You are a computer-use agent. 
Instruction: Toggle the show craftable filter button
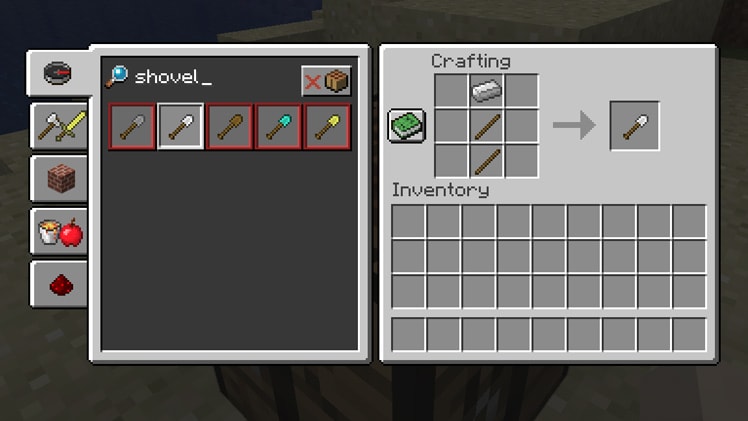pos(326,81)
